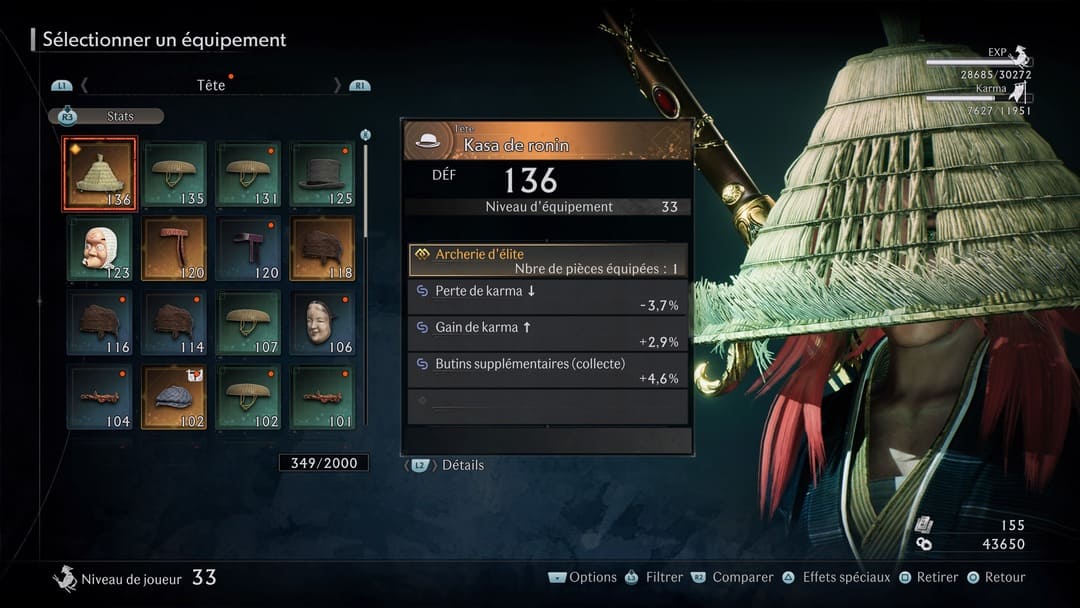This screenshot has height=608, width=1080.
Task: Select the grey flat cap (102)
Action: (174, 396)
